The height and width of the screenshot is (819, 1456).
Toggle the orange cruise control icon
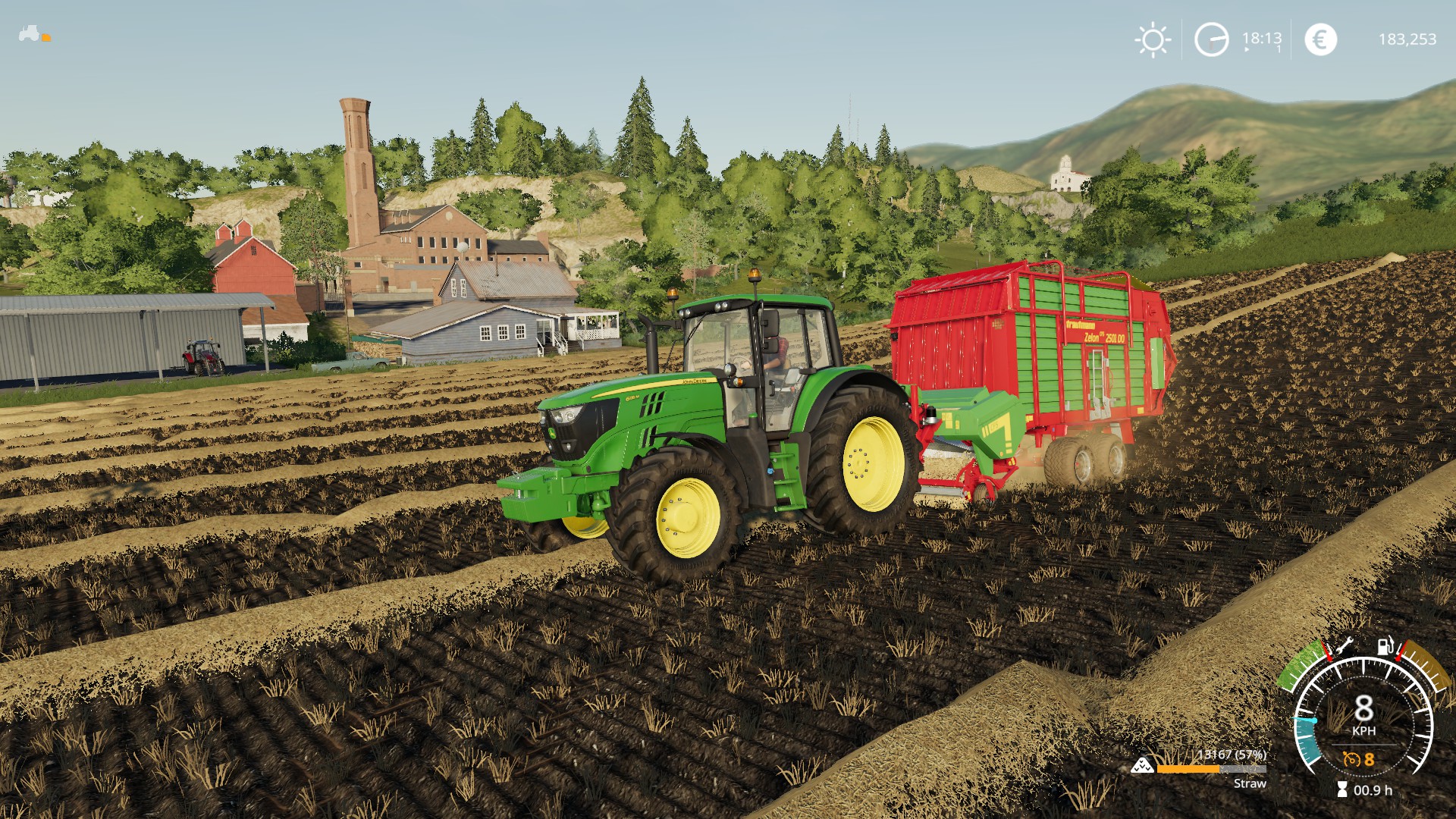(1351, 759)
